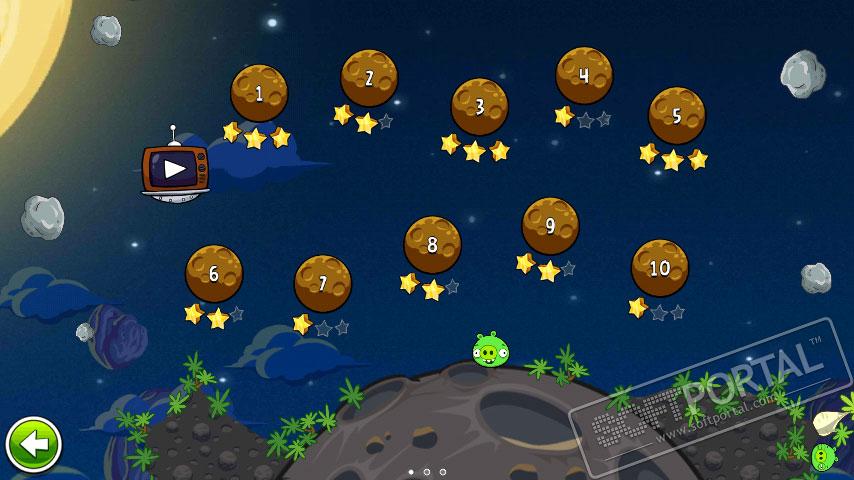This screenshot has height=480, width=854.
Task: Select level 1 planet
Action: (259, 93)
